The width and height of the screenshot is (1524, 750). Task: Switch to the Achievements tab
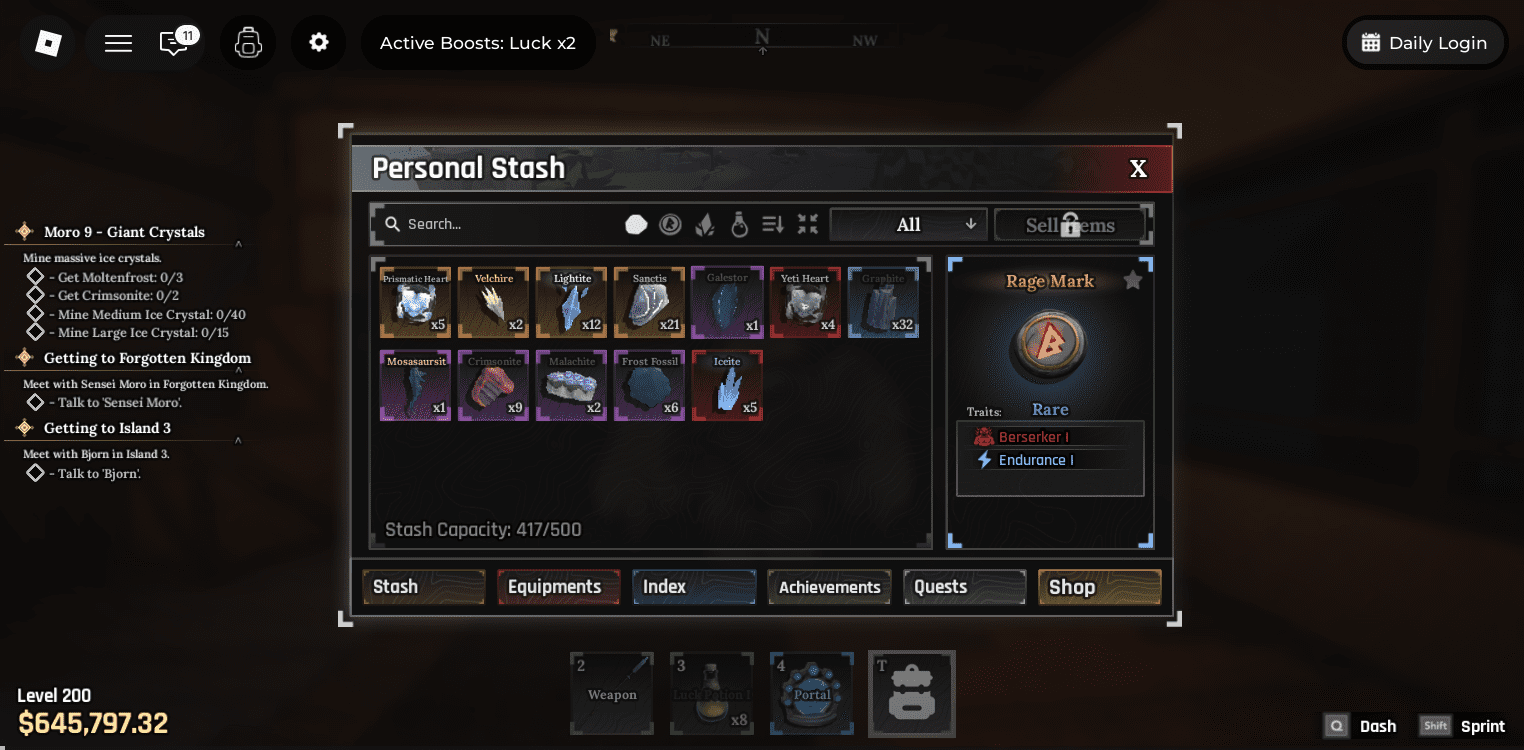[829, 587]
